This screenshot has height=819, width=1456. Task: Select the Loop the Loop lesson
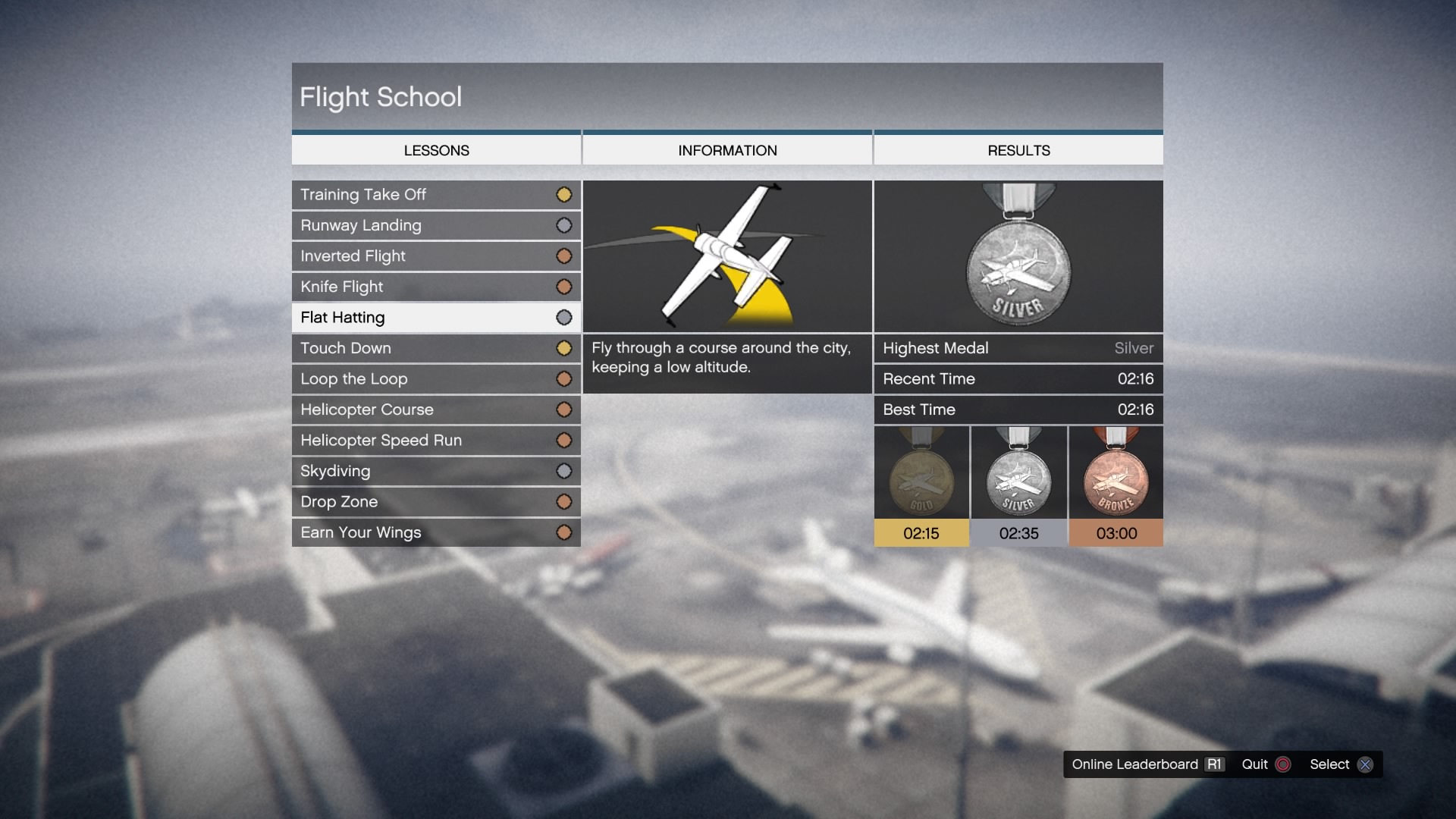436,379
